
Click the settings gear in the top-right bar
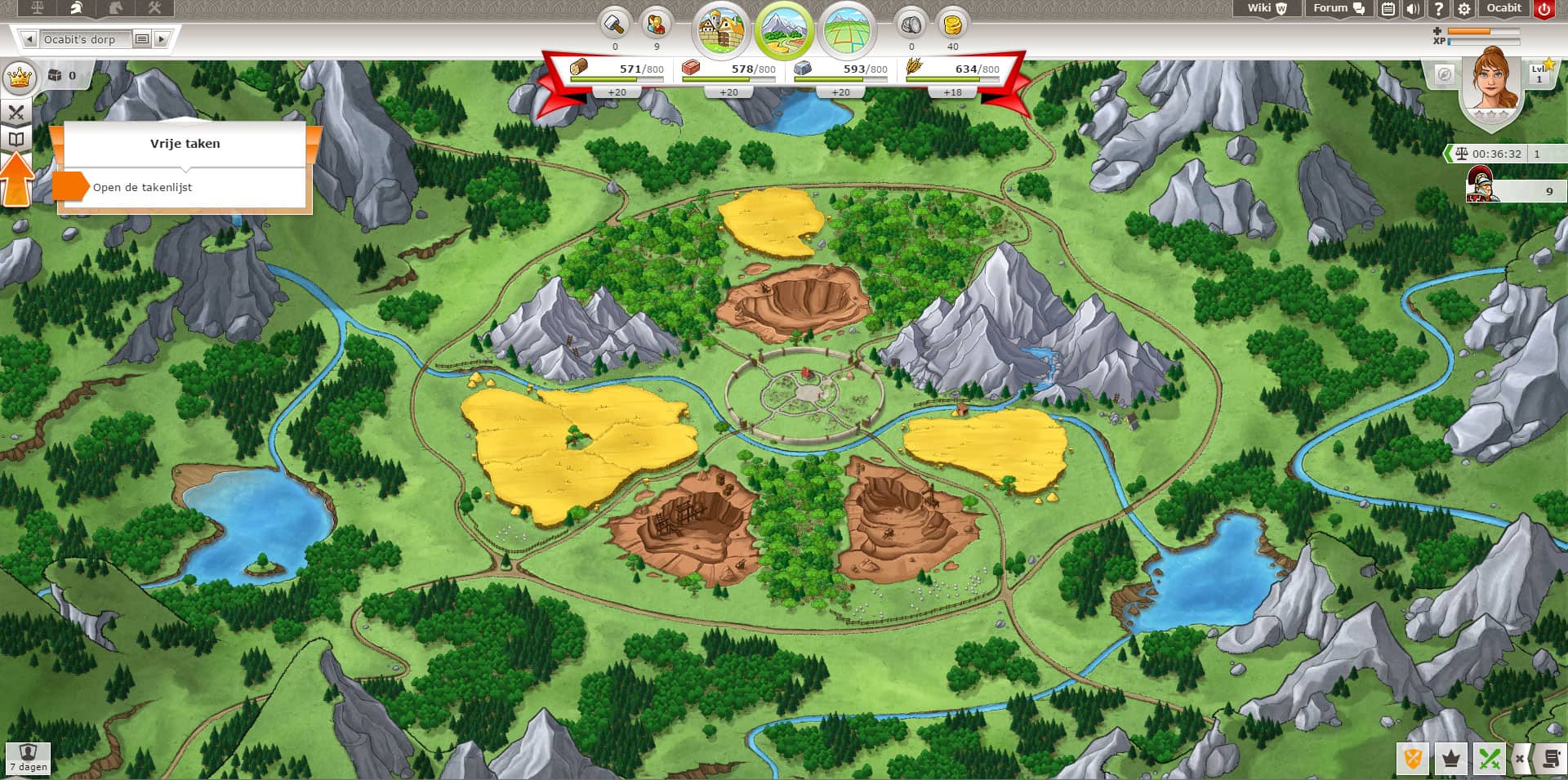pyautogui.click(x=1464, y=9)
